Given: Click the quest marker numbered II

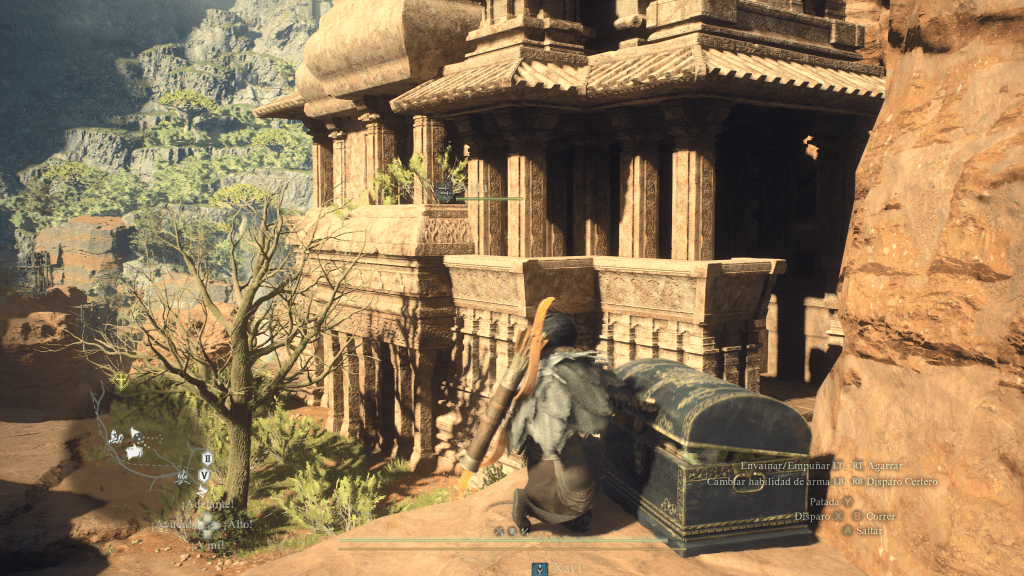Looking at the screenshot, I should pos(206,458).
